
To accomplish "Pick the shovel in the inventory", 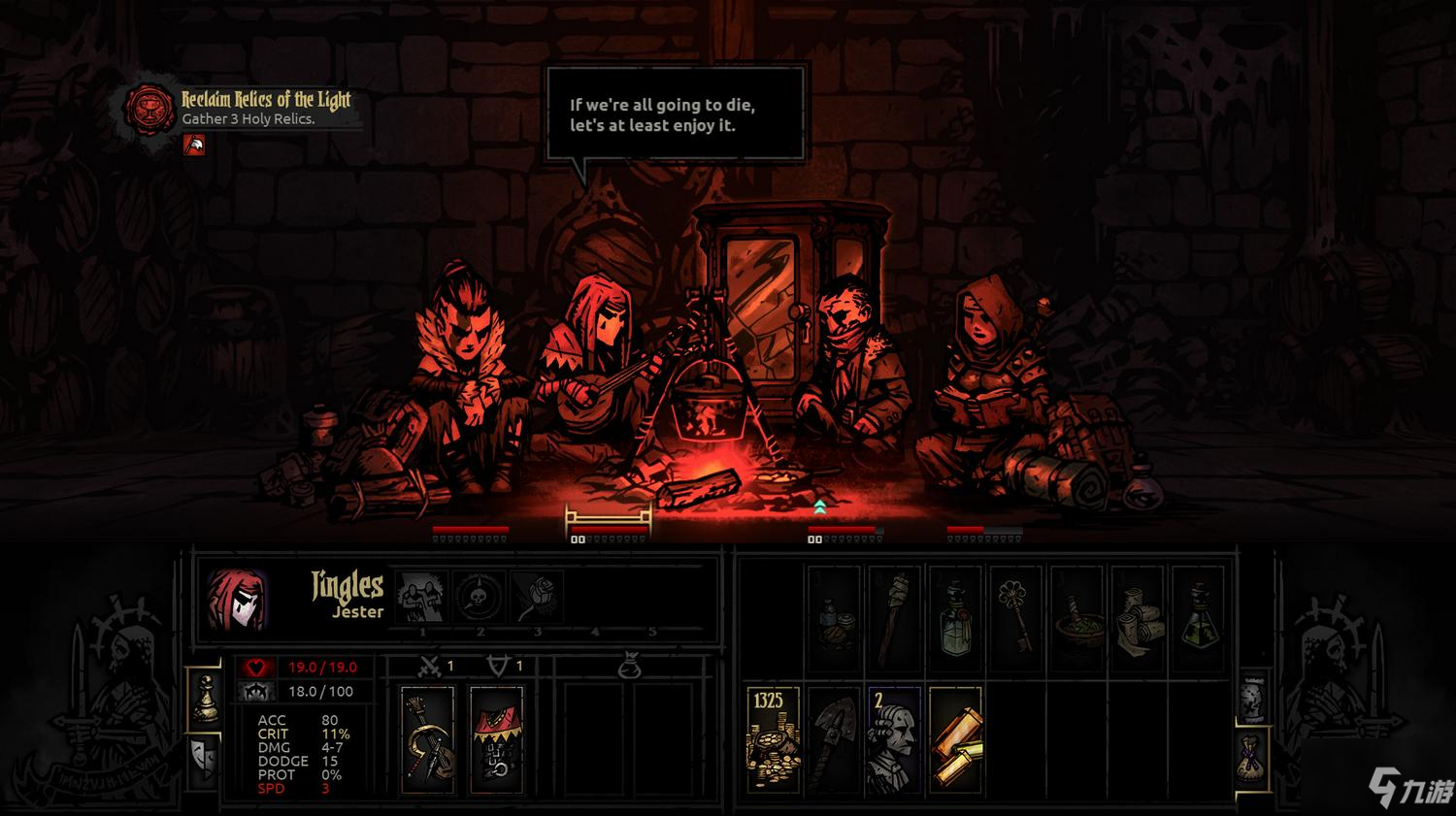I will point(833,739).
